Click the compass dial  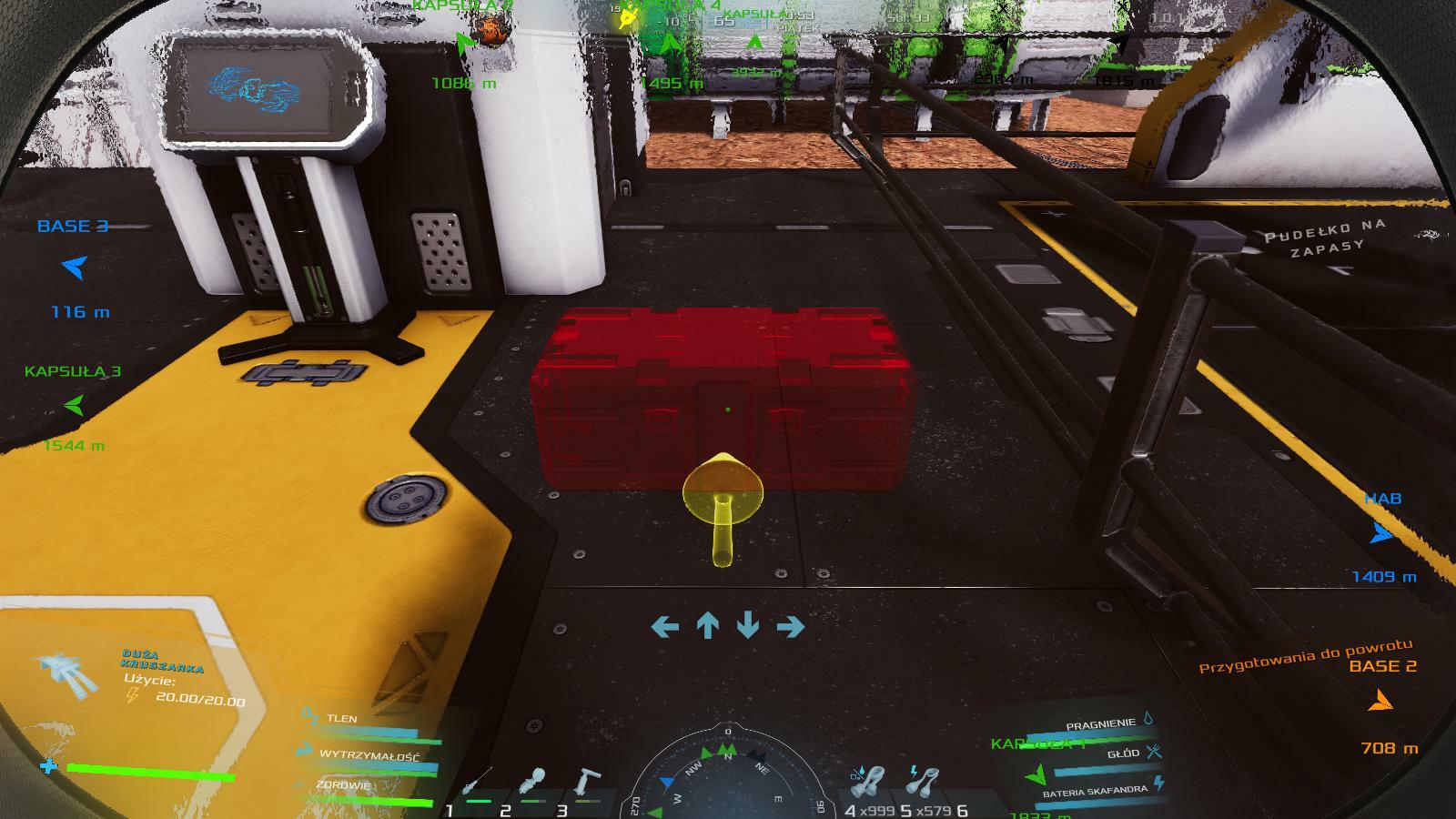(x=727, y=778)
